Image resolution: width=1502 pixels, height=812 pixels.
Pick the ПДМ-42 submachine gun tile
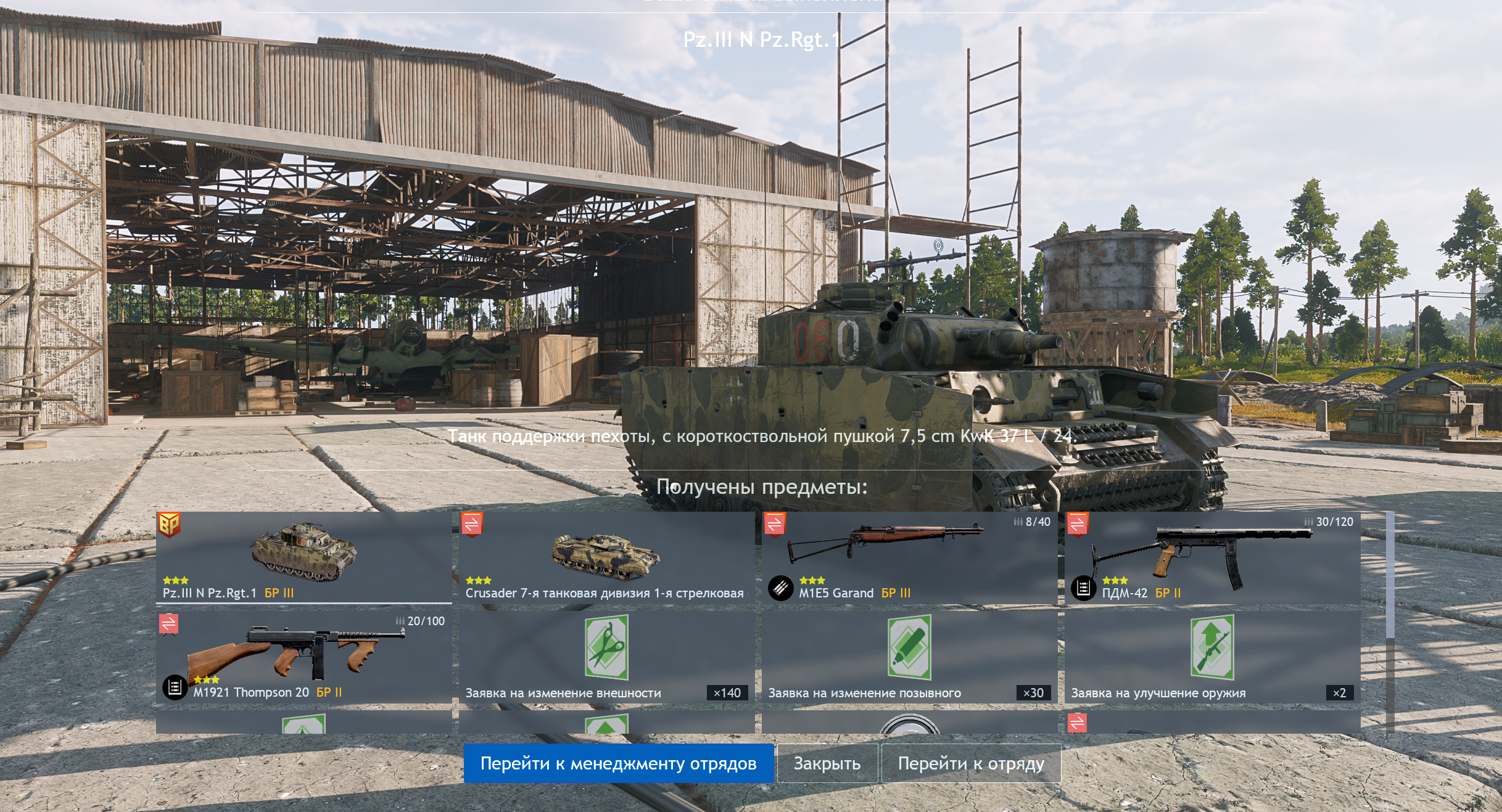1212,557
